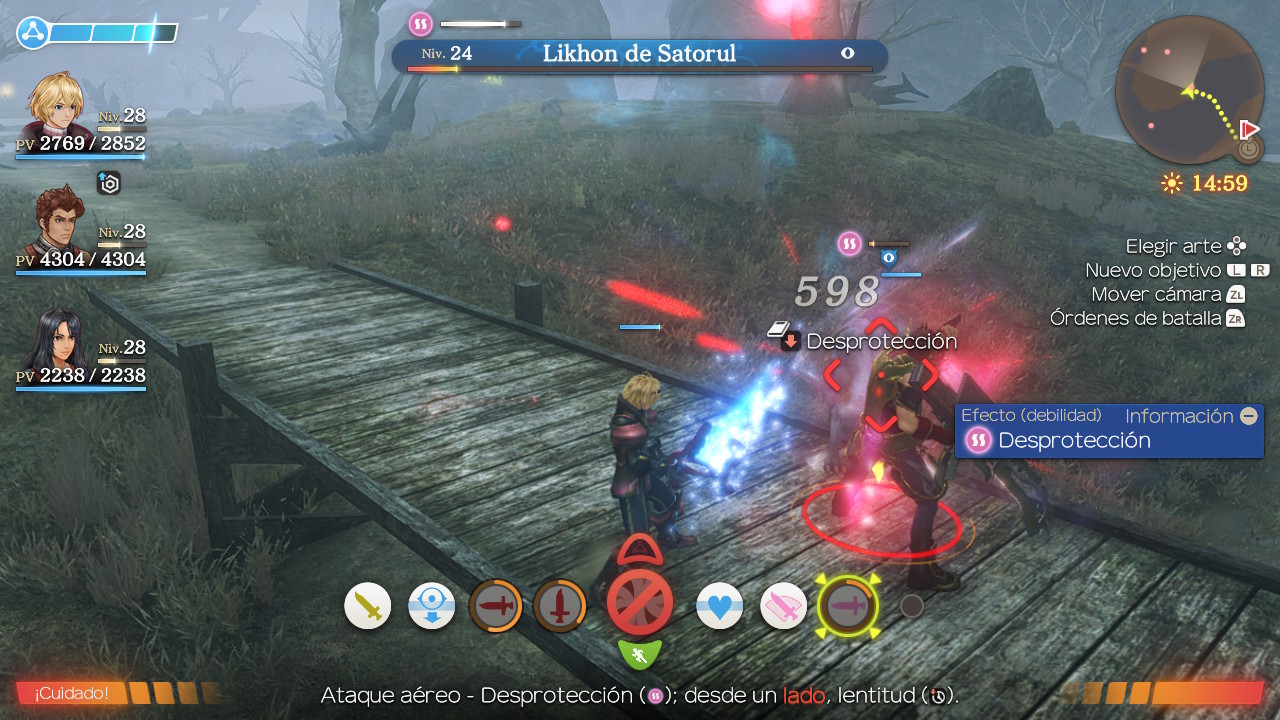Image resolution: width=1280 pixels, height=720 pixels.
Task: Select the pink sword slash art
Action: tap(784, 606)
